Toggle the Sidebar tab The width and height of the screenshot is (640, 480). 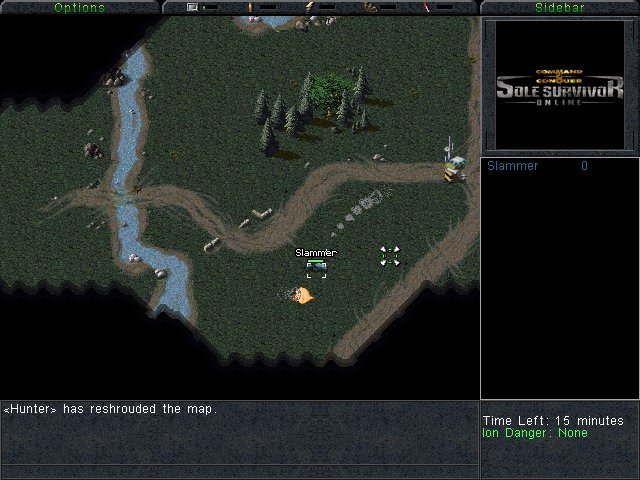click(x=559, y=7)
